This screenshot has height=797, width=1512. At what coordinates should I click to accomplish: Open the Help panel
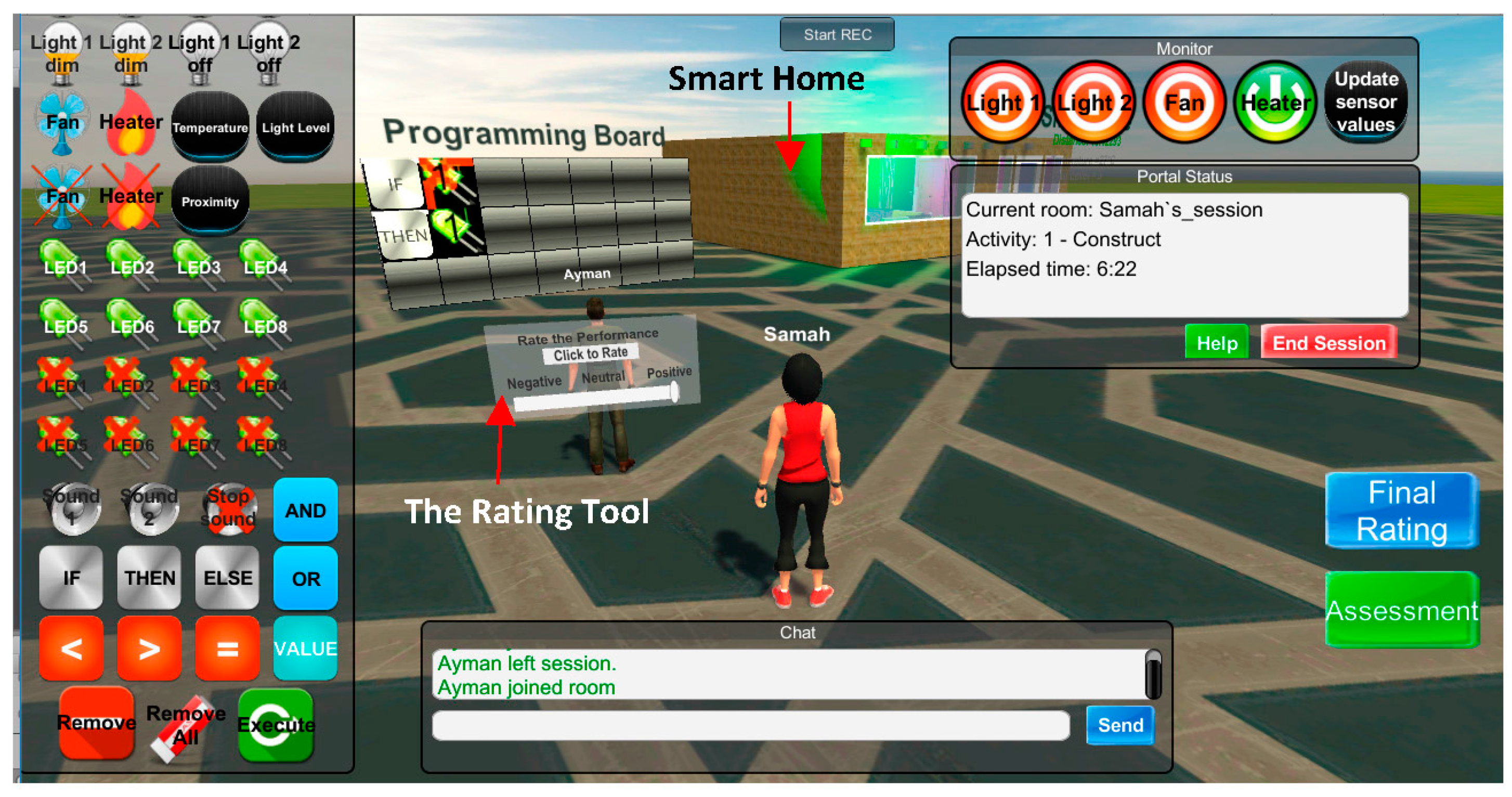pyautogui.click(x=1216, y=343)
